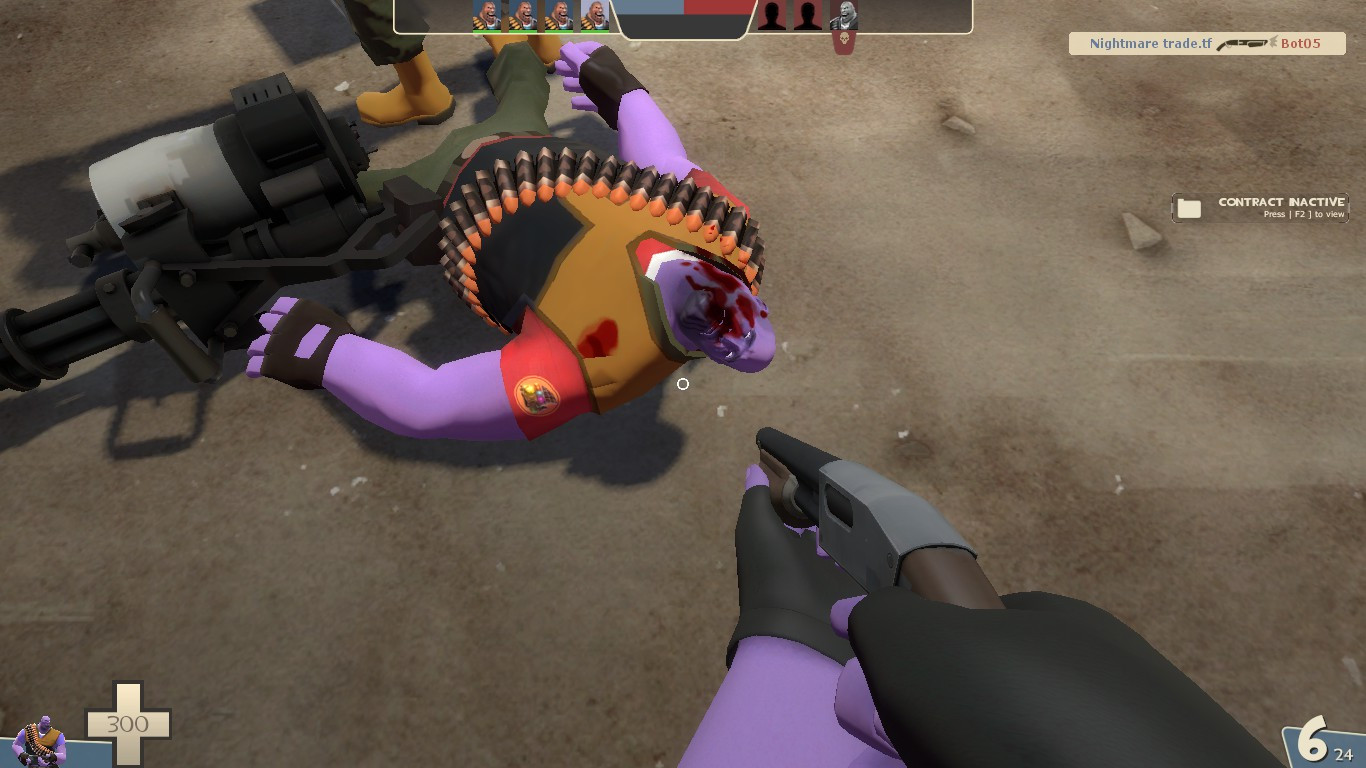Click the dead Heavy portrait in the red team HUD
Screen dimensions: 1366x768
coord(843,16)
